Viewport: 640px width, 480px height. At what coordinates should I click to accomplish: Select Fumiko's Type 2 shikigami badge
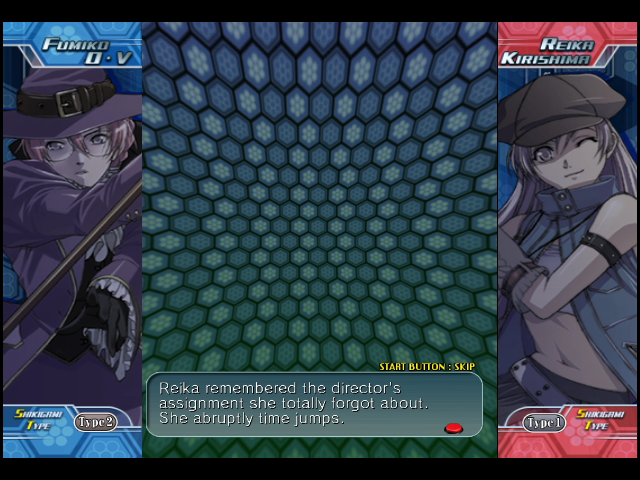coord(96,422)
